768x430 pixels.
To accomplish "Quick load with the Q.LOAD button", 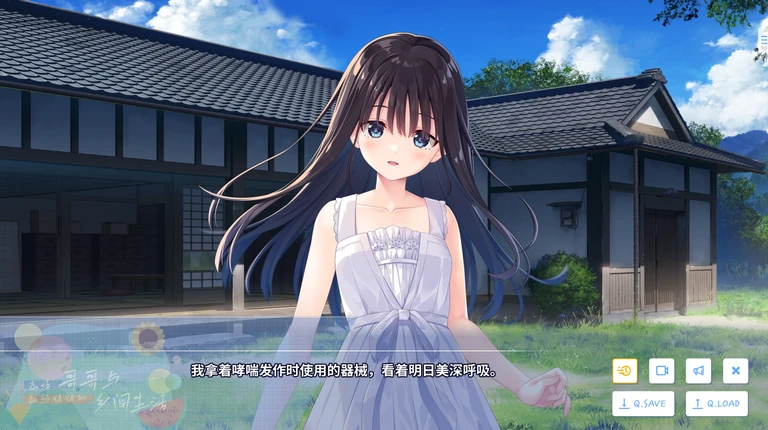I will 717,404.
